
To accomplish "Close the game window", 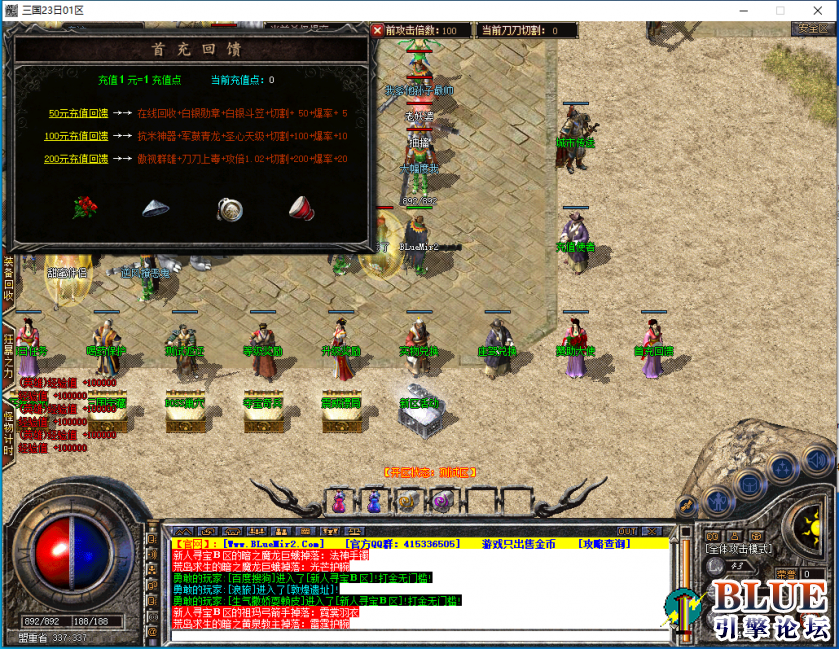I will 815,10.
